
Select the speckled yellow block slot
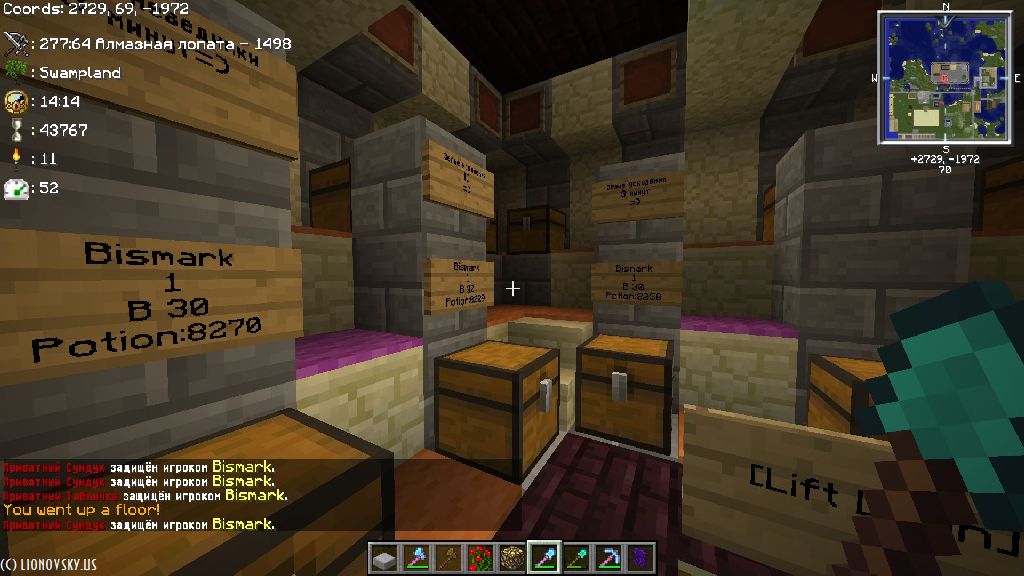[512, 557]
